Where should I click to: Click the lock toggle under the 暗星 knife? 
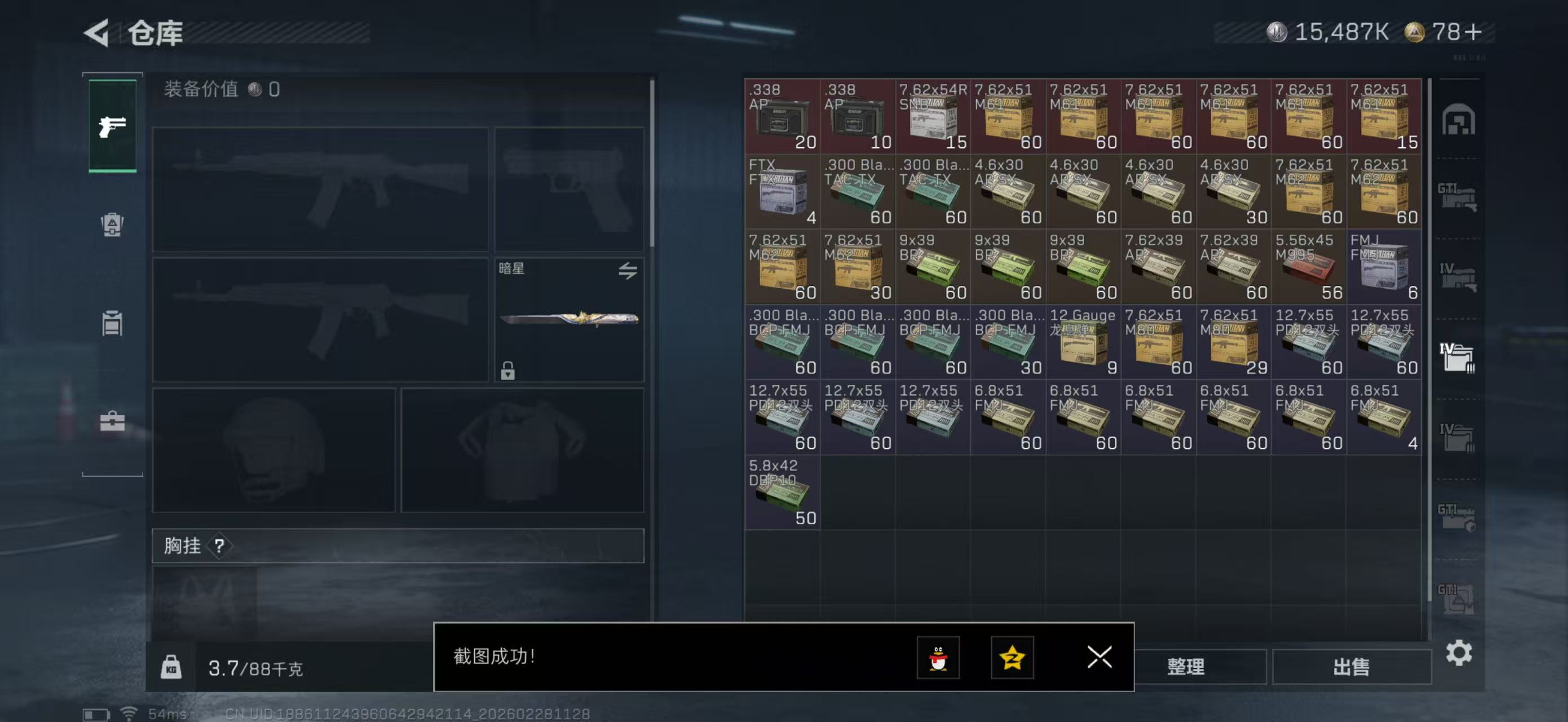509,369
